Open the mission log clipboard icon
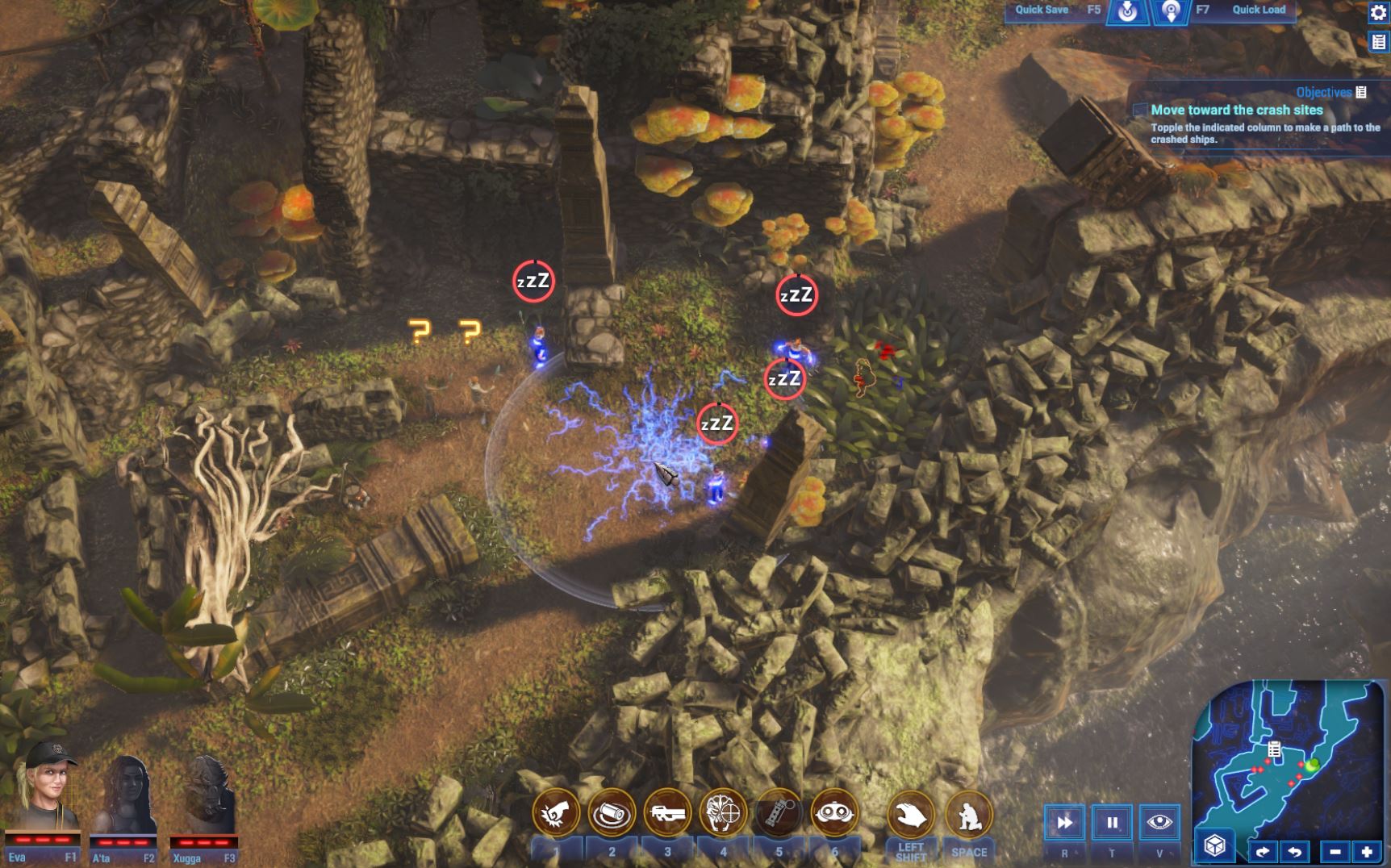Image resolution: width=1391 pixels, height=868 pixels. [x=1378, y=42]
